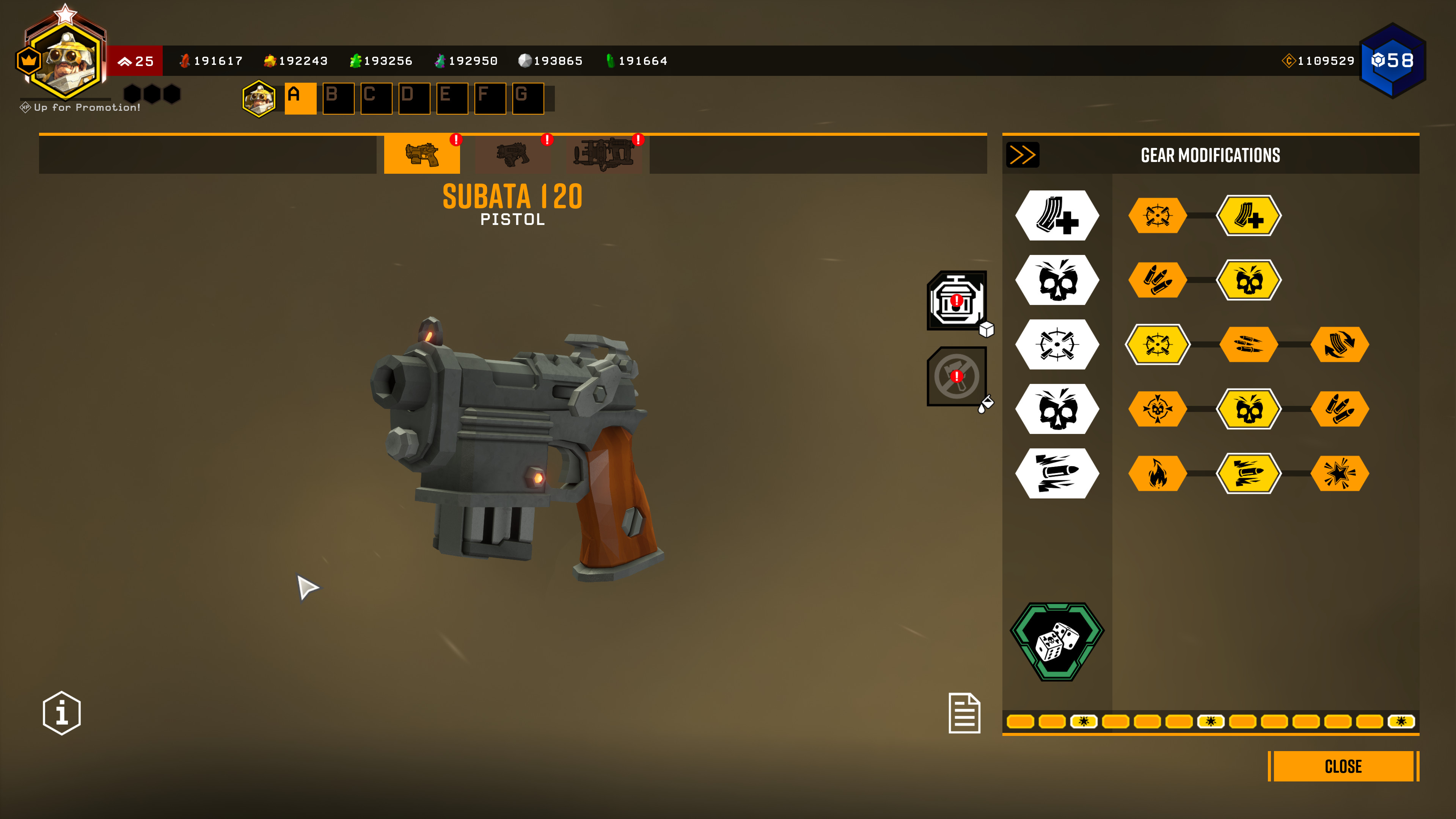Select the skull mod in tier two
The image size is (1456, 819).
1249,280
